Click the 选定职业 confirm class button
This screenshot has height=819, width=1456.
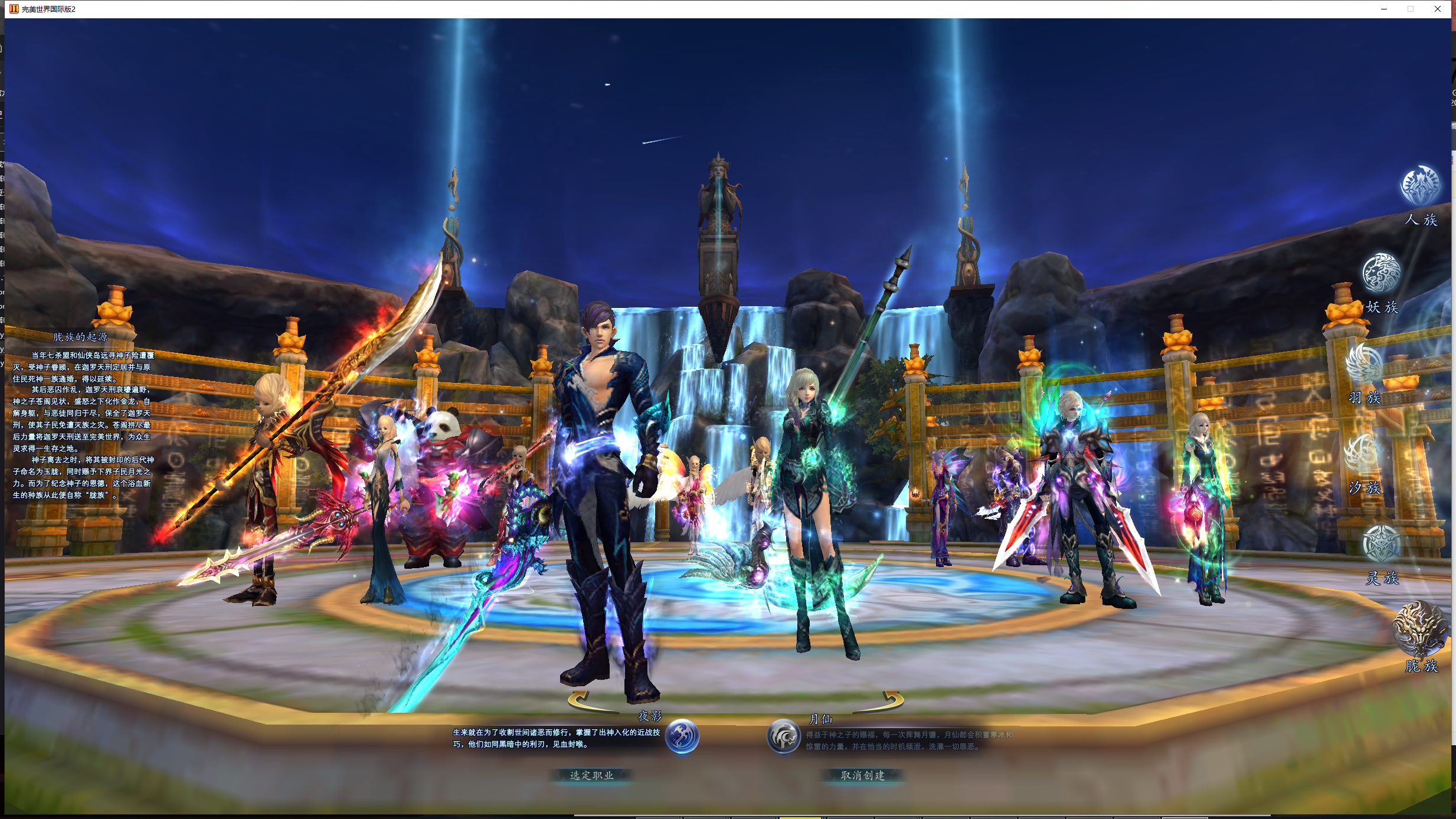tap(591, 775)
